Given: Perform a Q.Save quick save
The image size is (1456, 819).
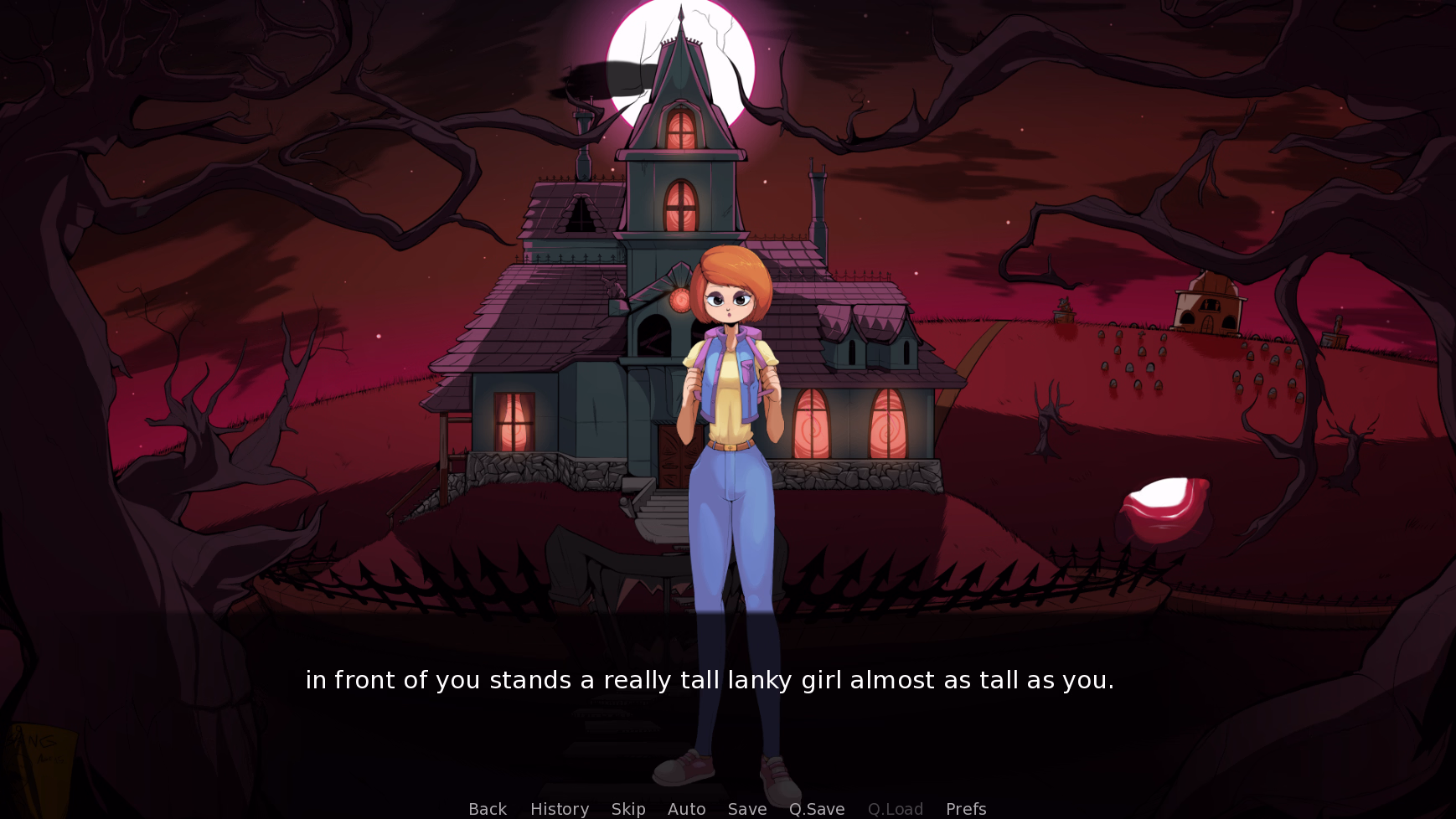Looking at the screenshot, I should tap(817, 808).
